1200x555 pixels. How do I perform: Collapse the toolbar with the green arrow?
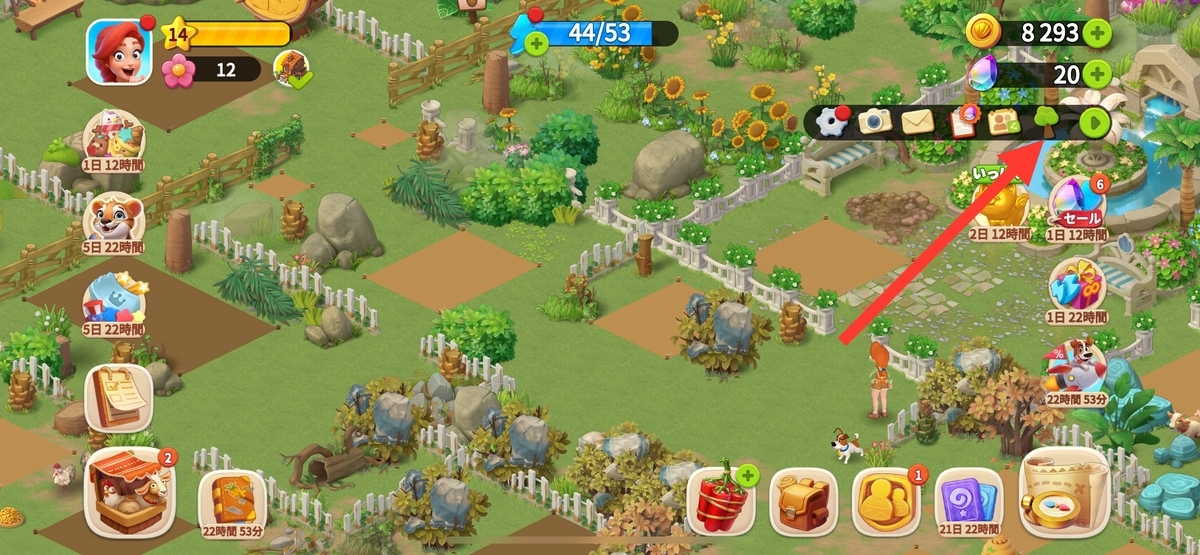tap(1094, 122)
